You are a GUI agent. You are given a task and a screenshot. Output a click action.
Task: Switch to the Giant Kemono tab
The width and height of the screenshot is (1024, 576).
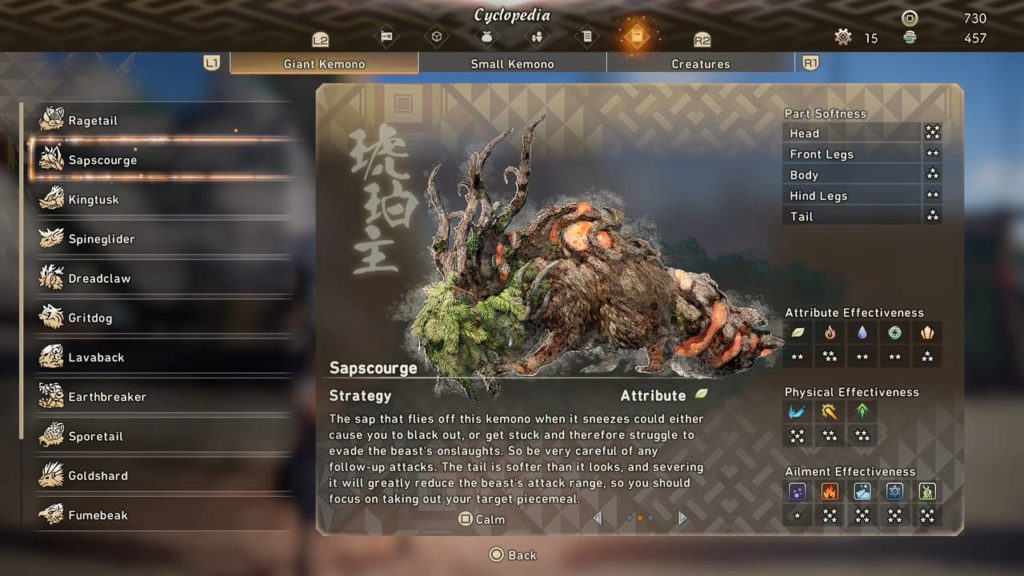pyautogui.click(x=324, y=64)
